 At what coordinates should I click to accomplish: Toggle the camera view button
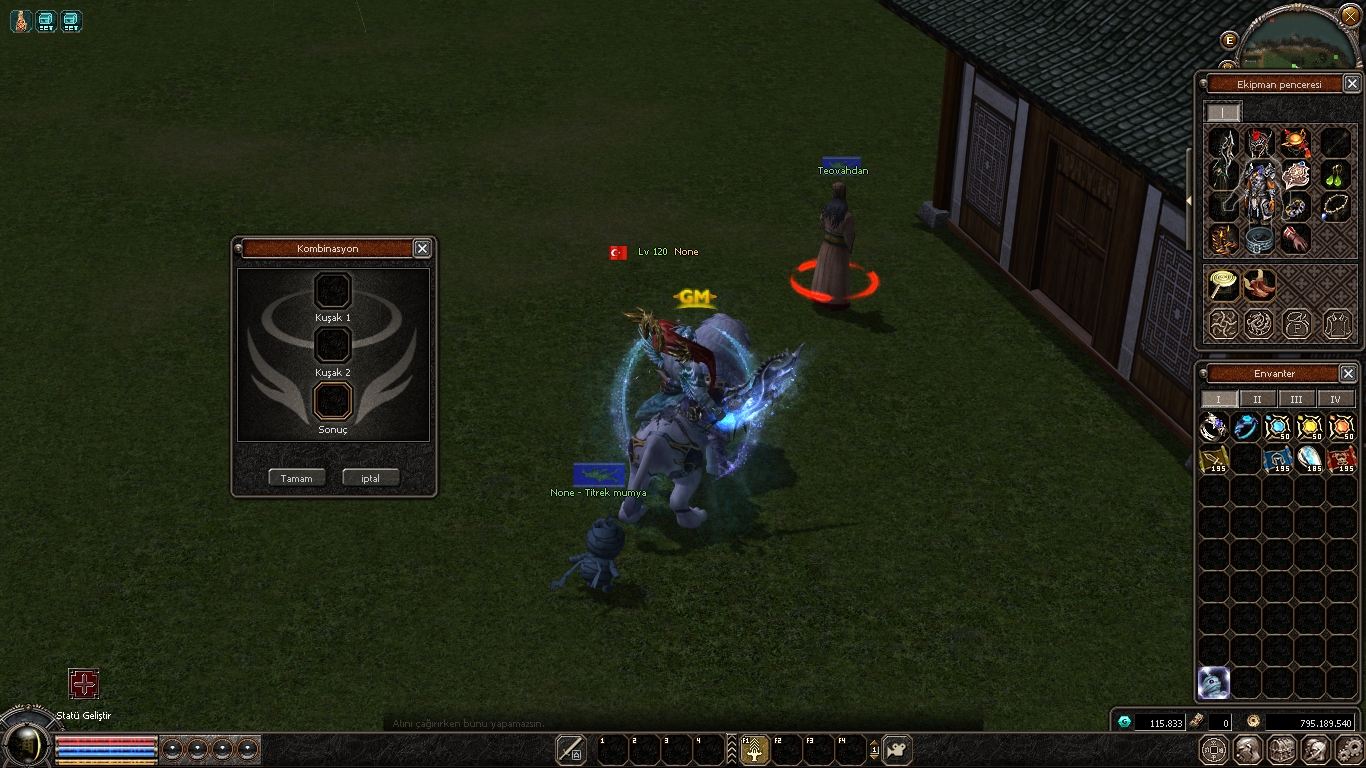click(x=898, y=749)
